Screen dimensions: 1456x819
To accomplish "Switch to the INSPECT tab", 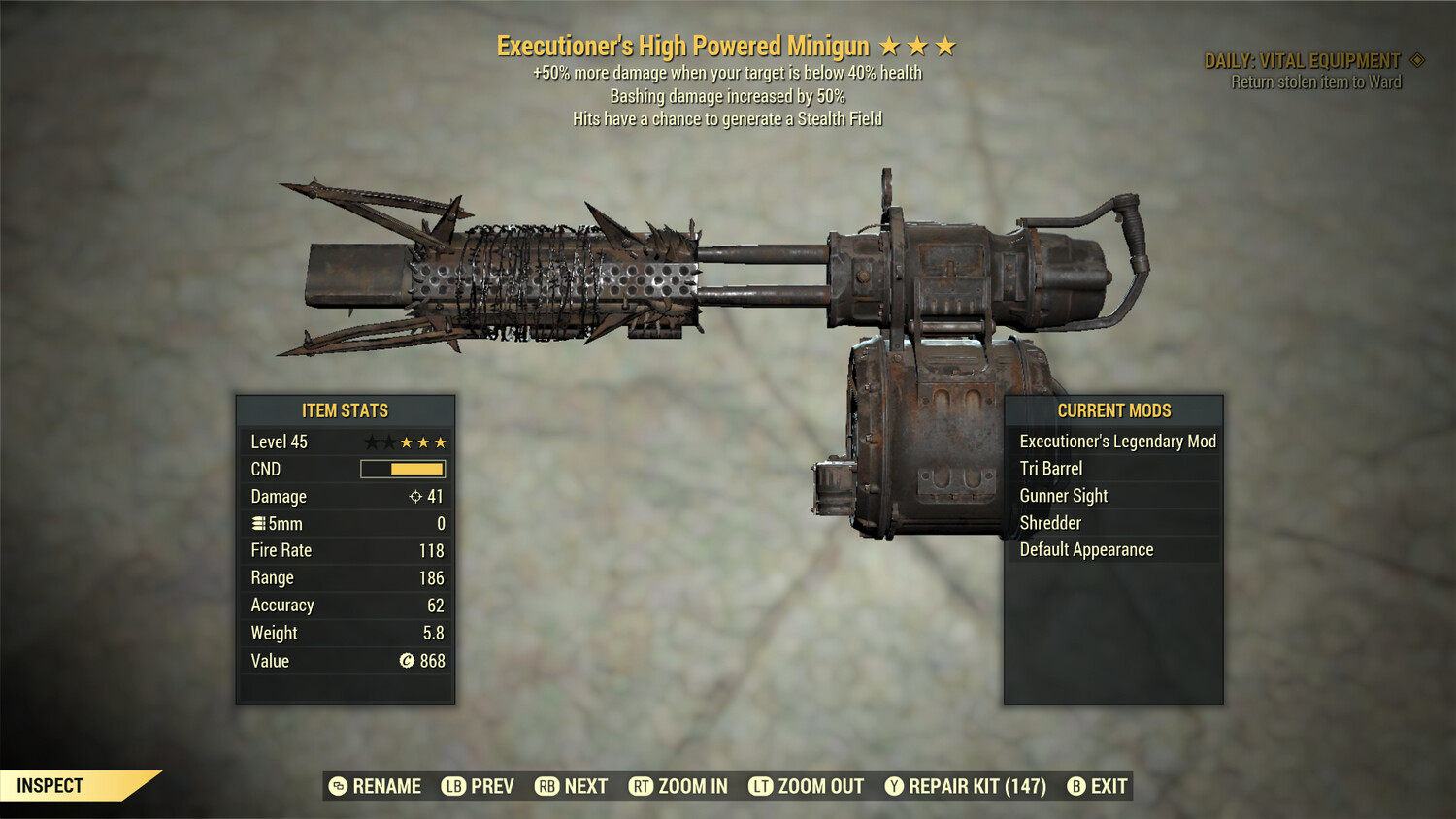I will point(50,785).
